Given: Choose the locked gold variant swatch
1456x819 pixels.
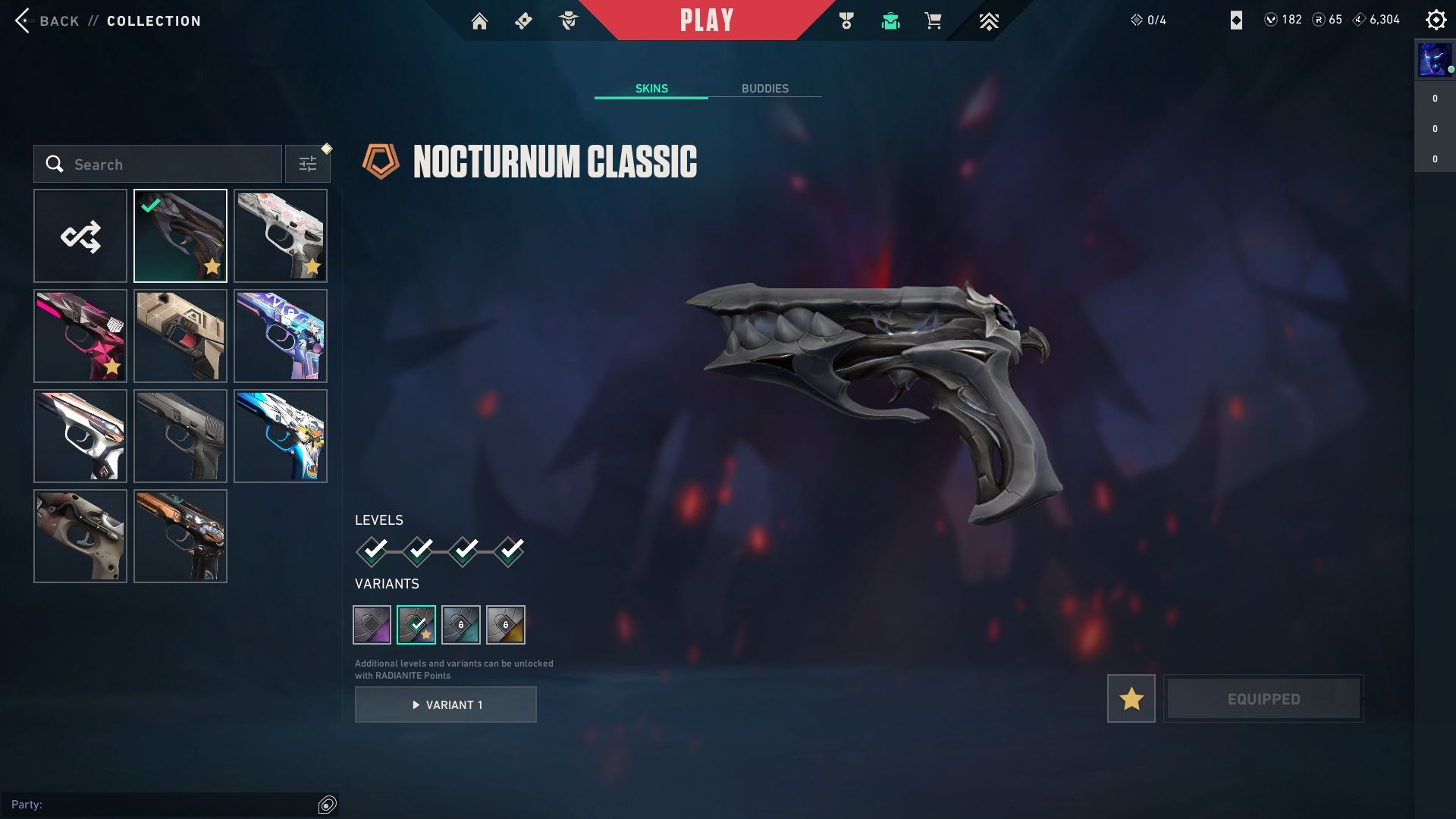Looking at the screenshot, I should pyautogui.click(x=506, y=625).
